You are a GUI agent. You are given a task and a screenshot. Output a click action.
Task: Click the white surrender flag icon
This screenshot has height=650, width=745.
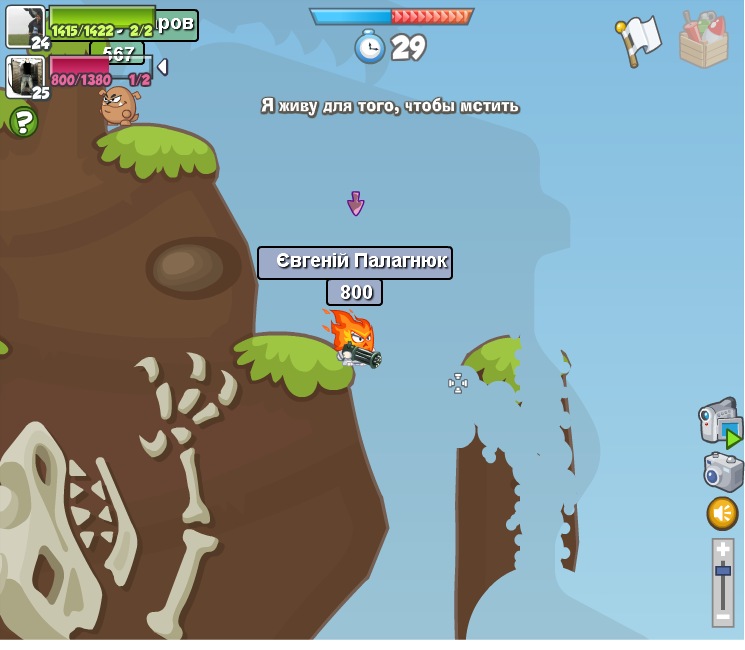(639, 40)
